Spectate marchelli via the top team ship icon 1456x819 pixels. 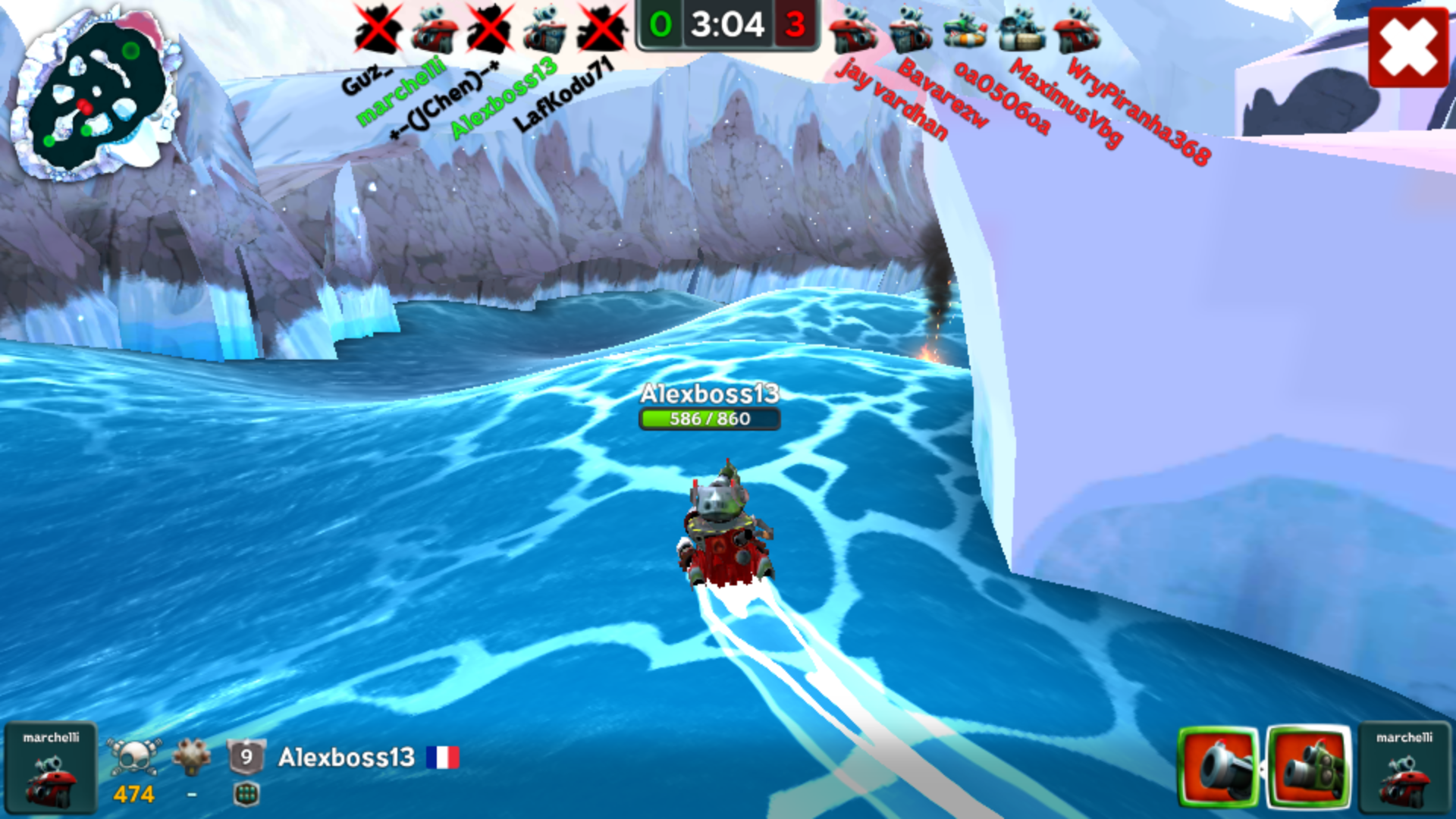435,30
